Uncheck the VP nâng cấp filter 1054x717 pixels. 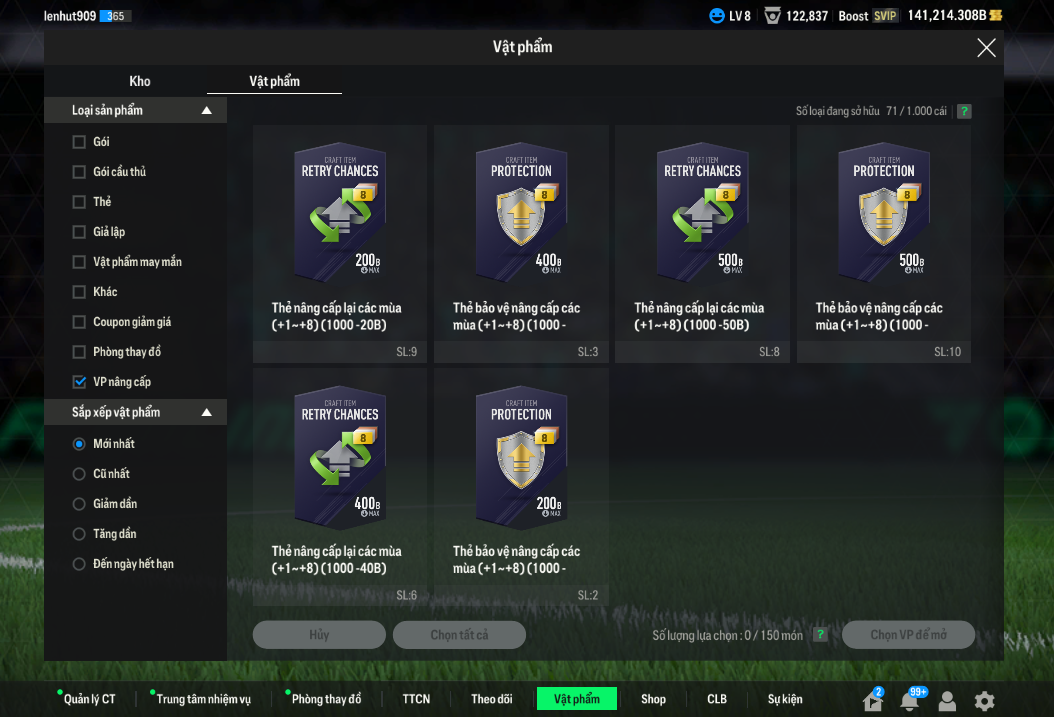79,382
